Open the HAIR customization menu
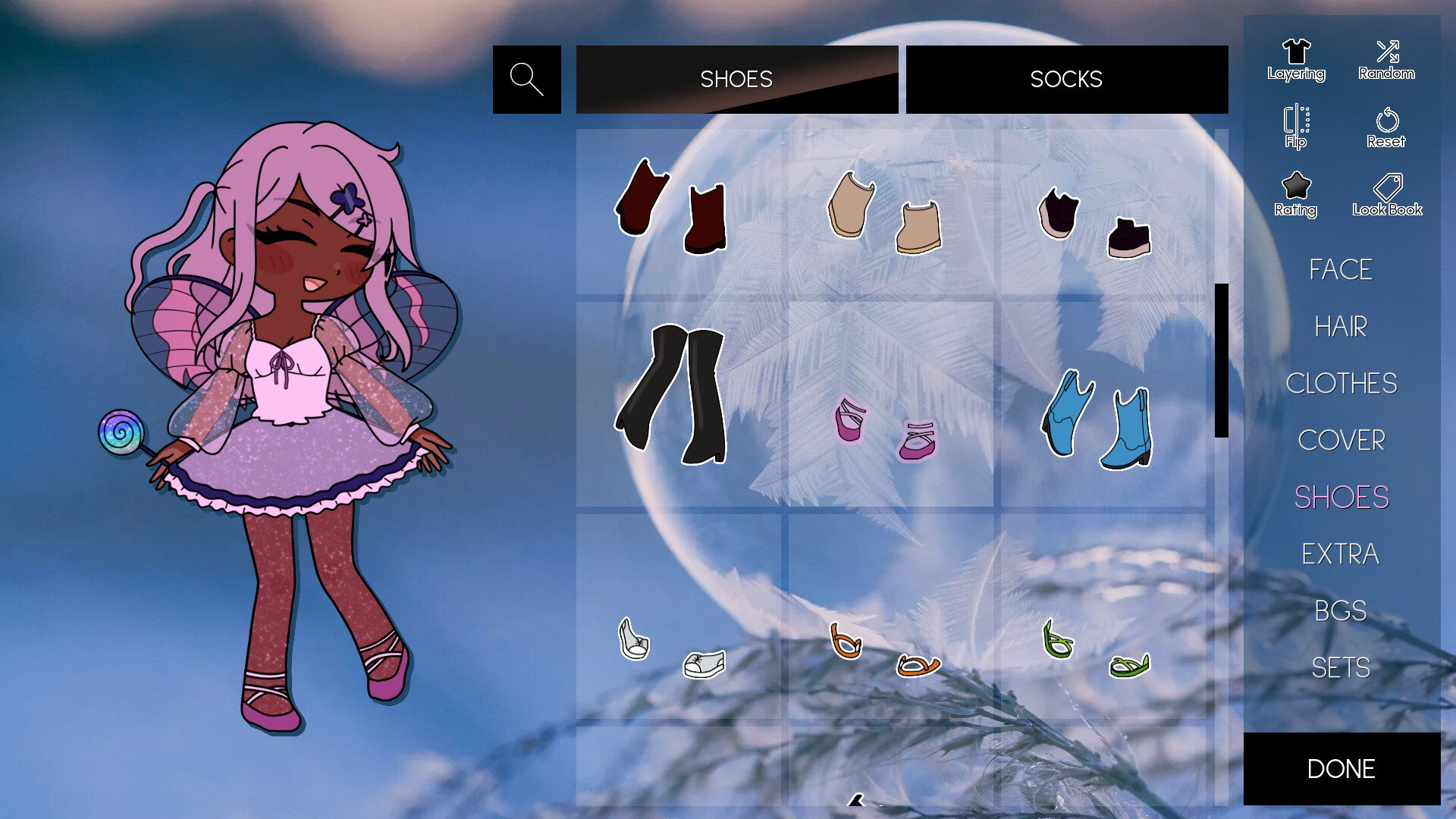This screenshot has height=819, width=1456. pos(1341,327)
